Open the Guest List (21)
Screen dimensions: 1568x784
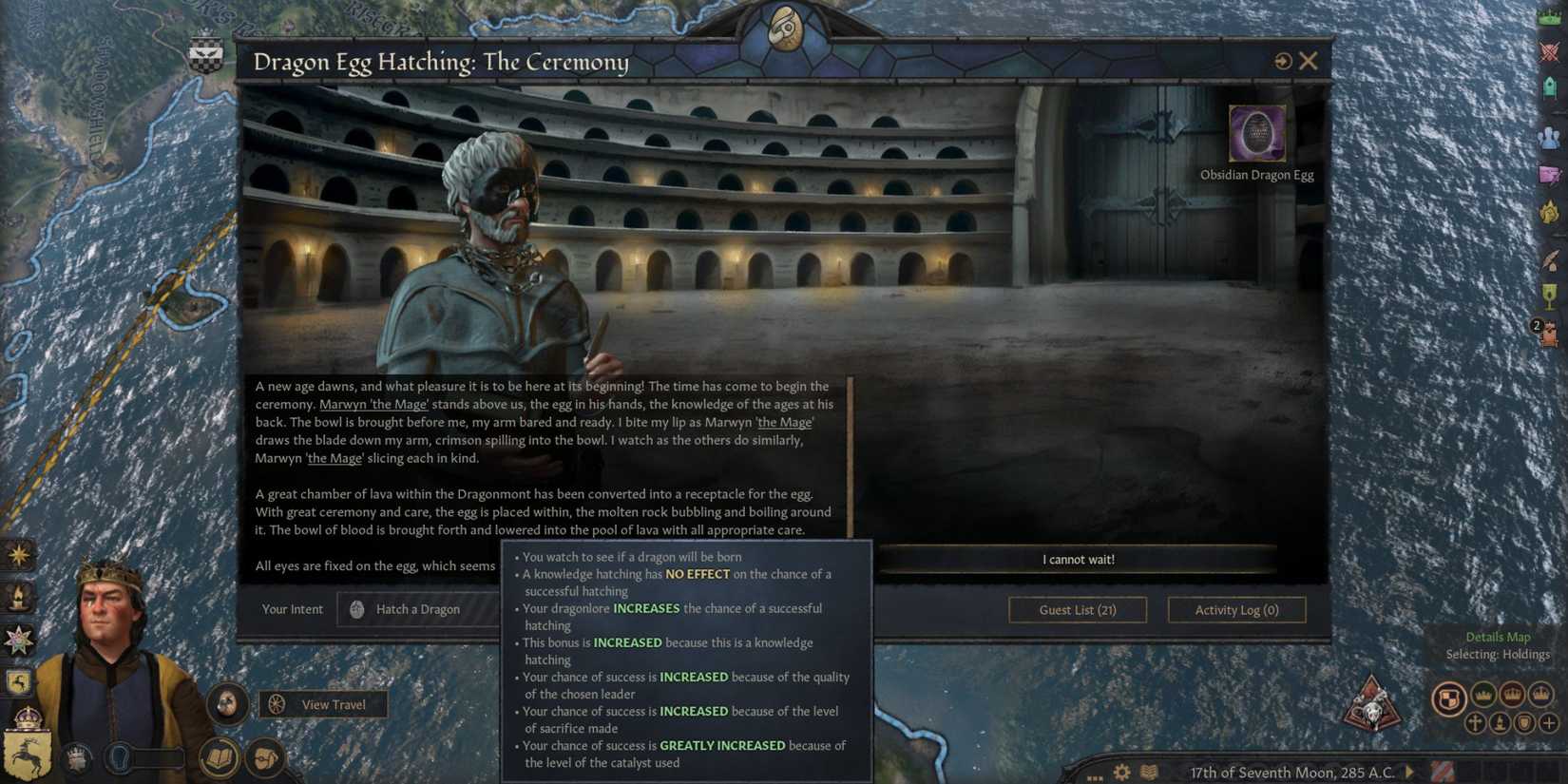coord(1077,609)
